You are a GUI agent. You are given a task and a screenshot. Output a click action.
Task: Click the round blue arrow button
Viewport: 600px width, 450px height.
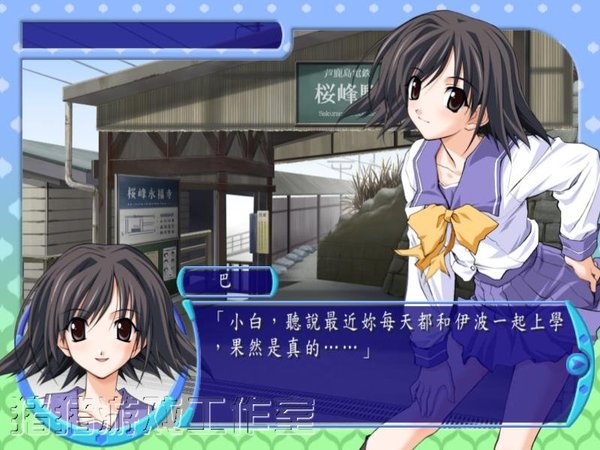tap(575, 362)
